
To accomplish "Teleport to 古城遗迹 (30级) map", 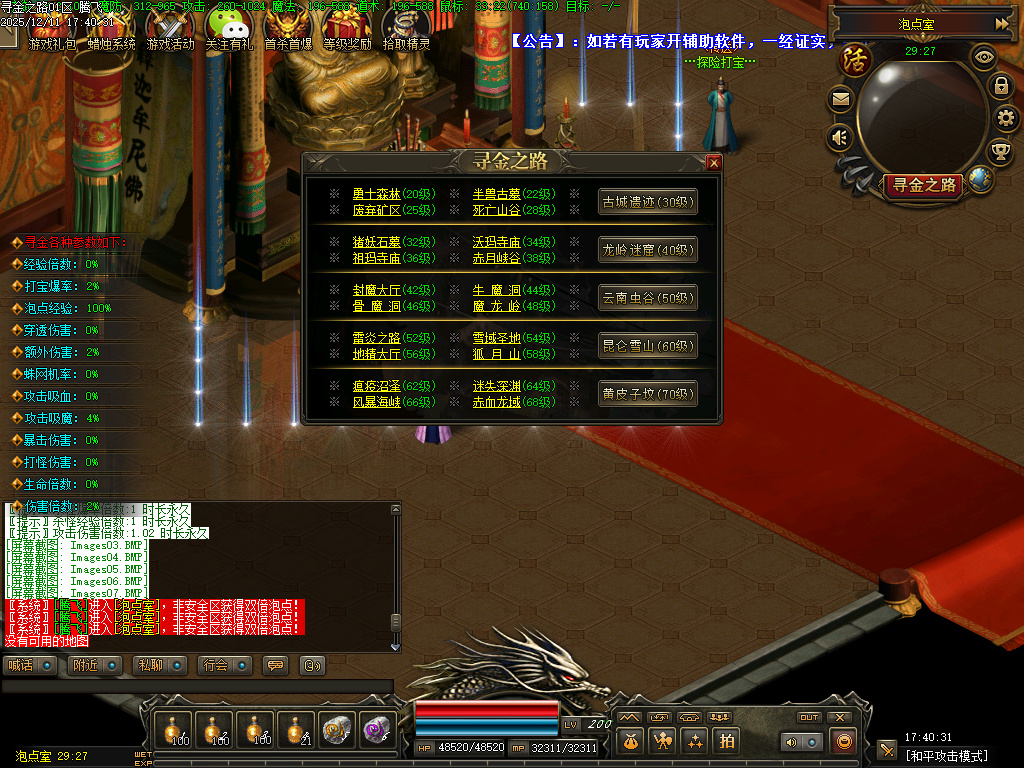I will [647, 201].
